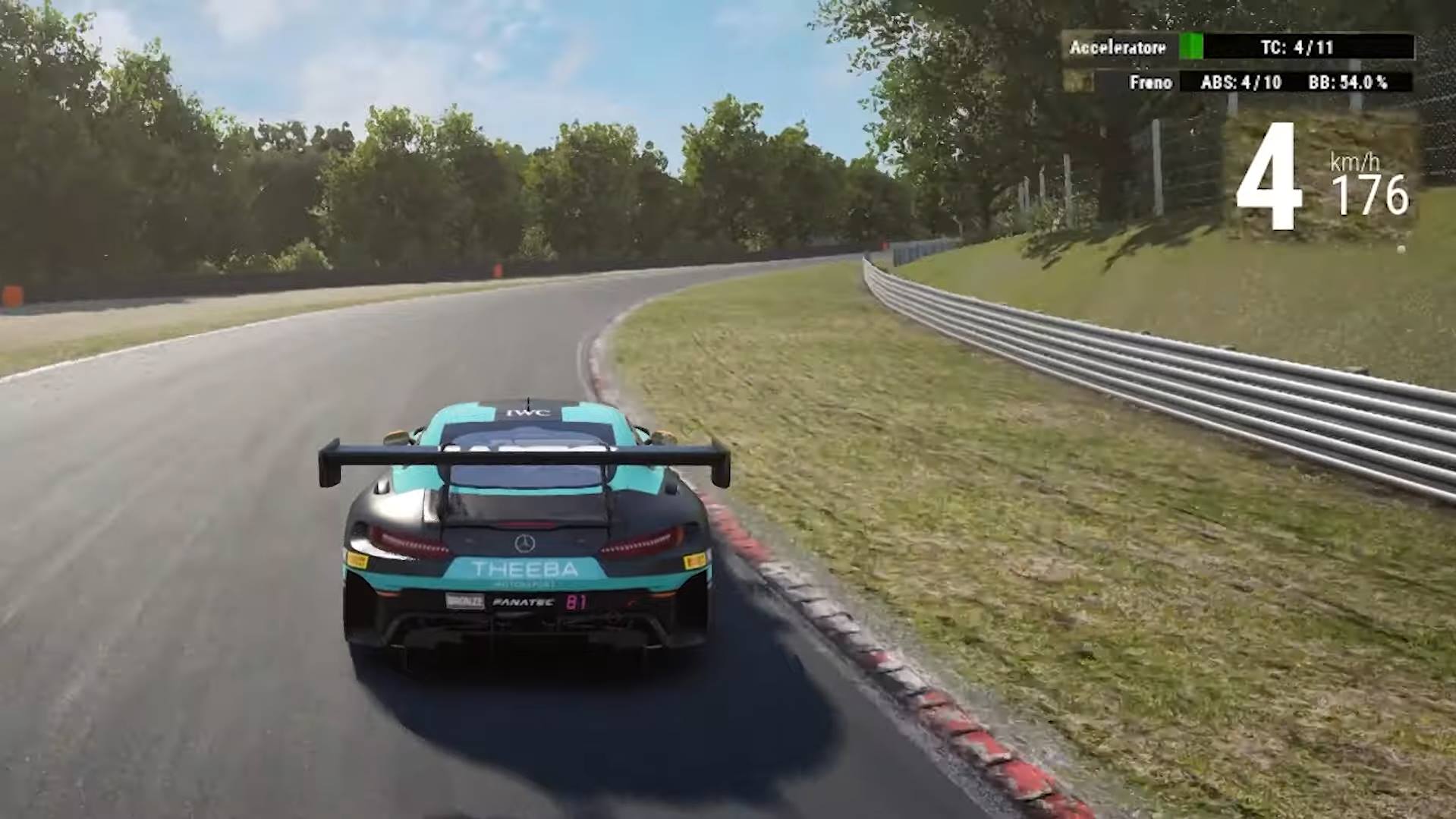This screenshot has width=1456, height=819.
Task: Select the FANATEC logo on the bumper
Action: click(522, 601)
